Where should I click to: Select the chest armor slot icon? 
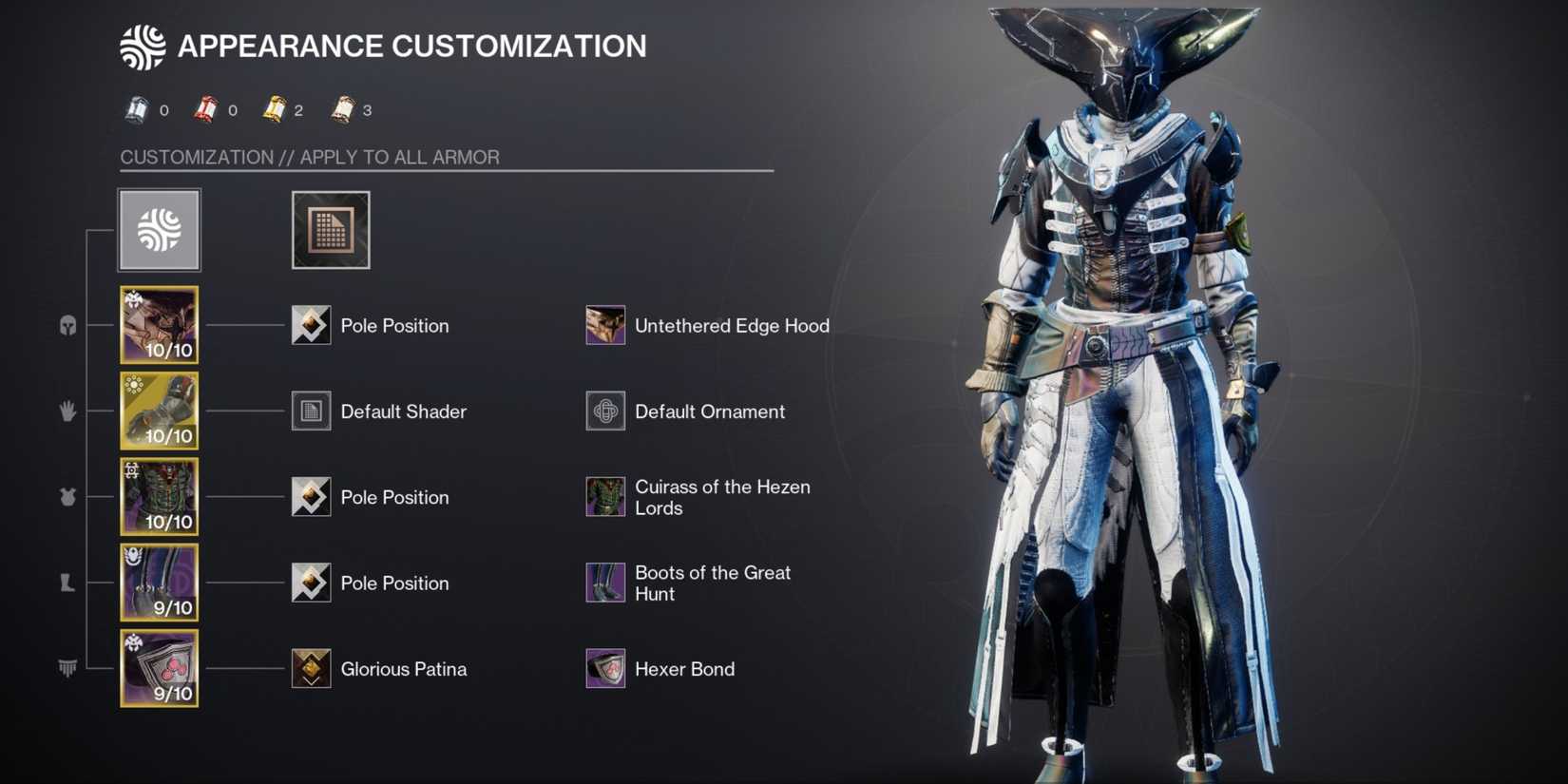pyautogui.click(x=67, y=497)
